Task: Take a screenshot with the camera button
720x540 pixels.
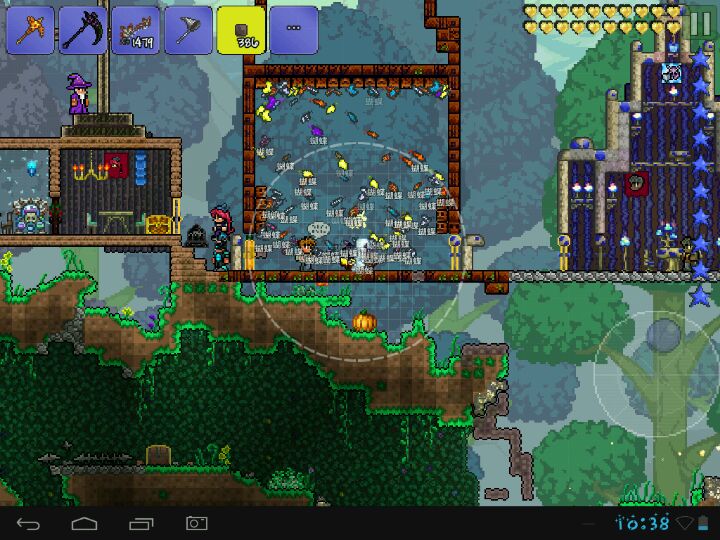Action: tap(196, 523)
